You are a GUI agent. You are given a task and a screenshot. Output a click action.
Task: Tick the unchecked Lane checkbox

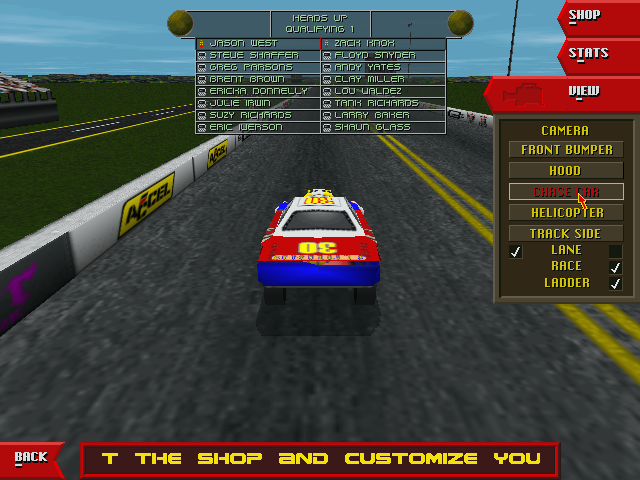click(x=615, y=251)
